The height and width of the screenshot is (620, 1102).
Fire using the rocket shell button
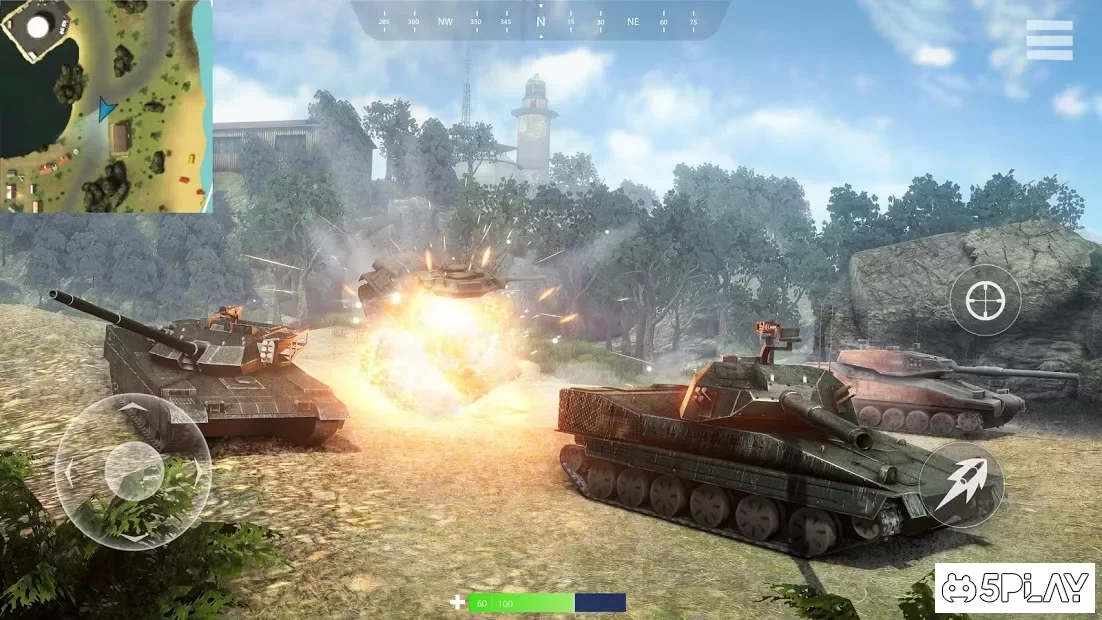(961, 484)
